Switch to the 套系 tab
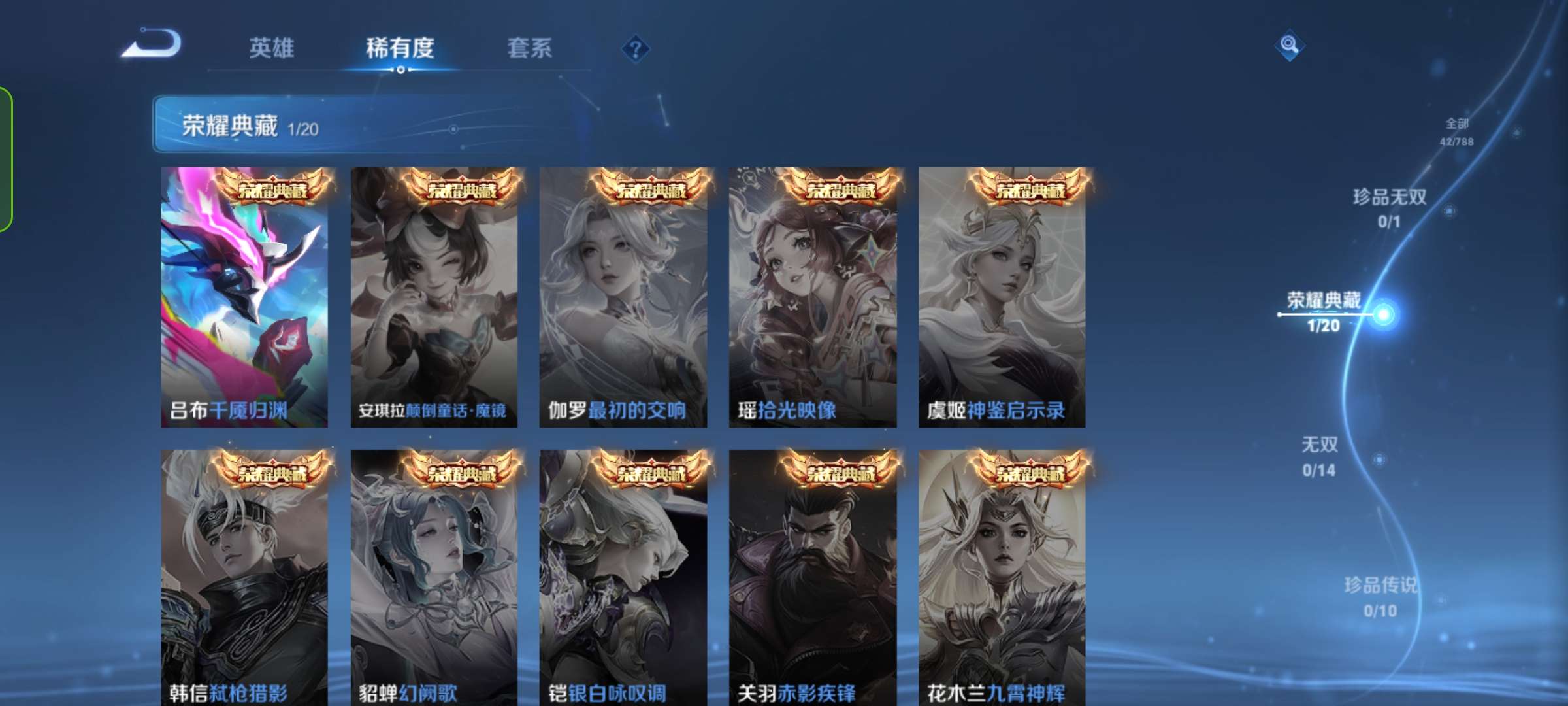 coord(529,48)
